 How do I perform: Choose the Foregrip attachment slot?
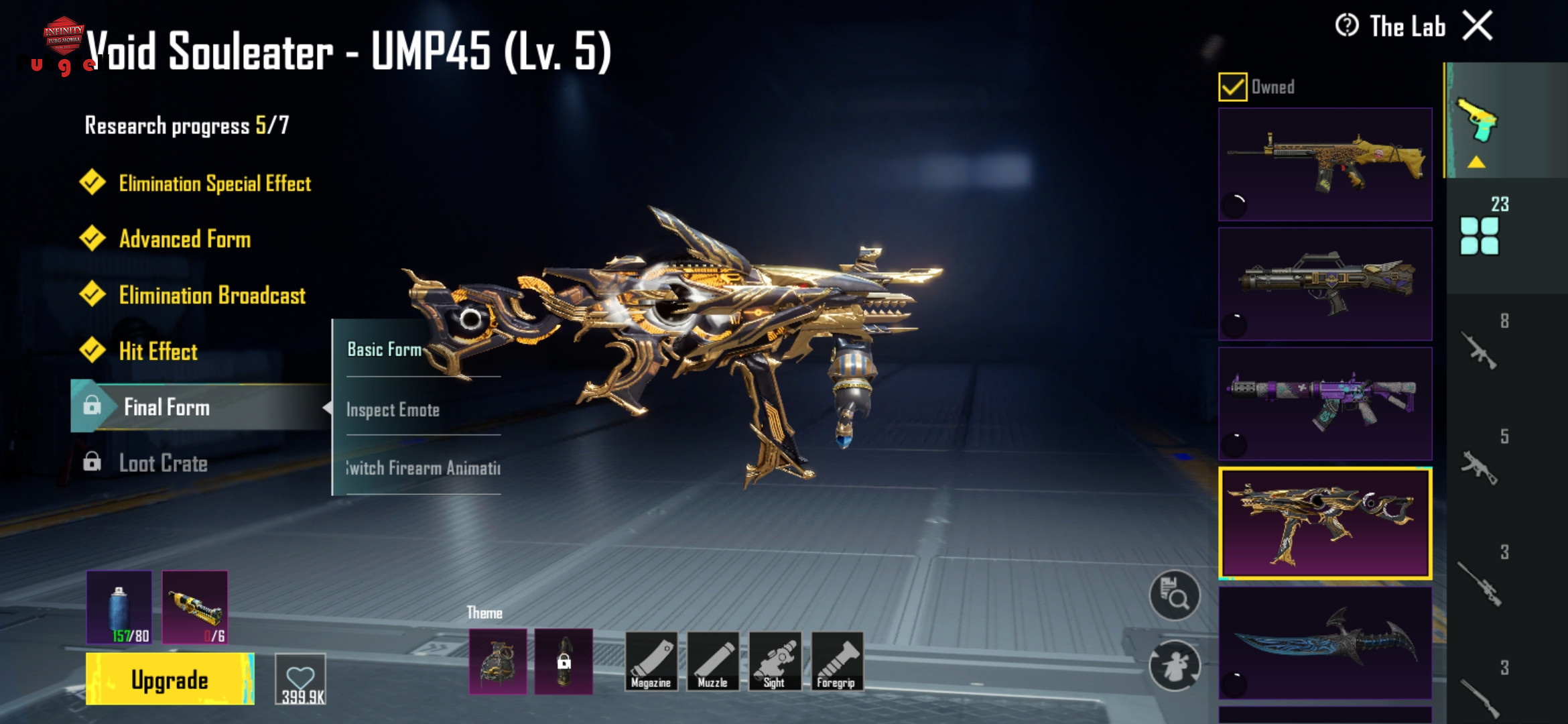(836, 662)
